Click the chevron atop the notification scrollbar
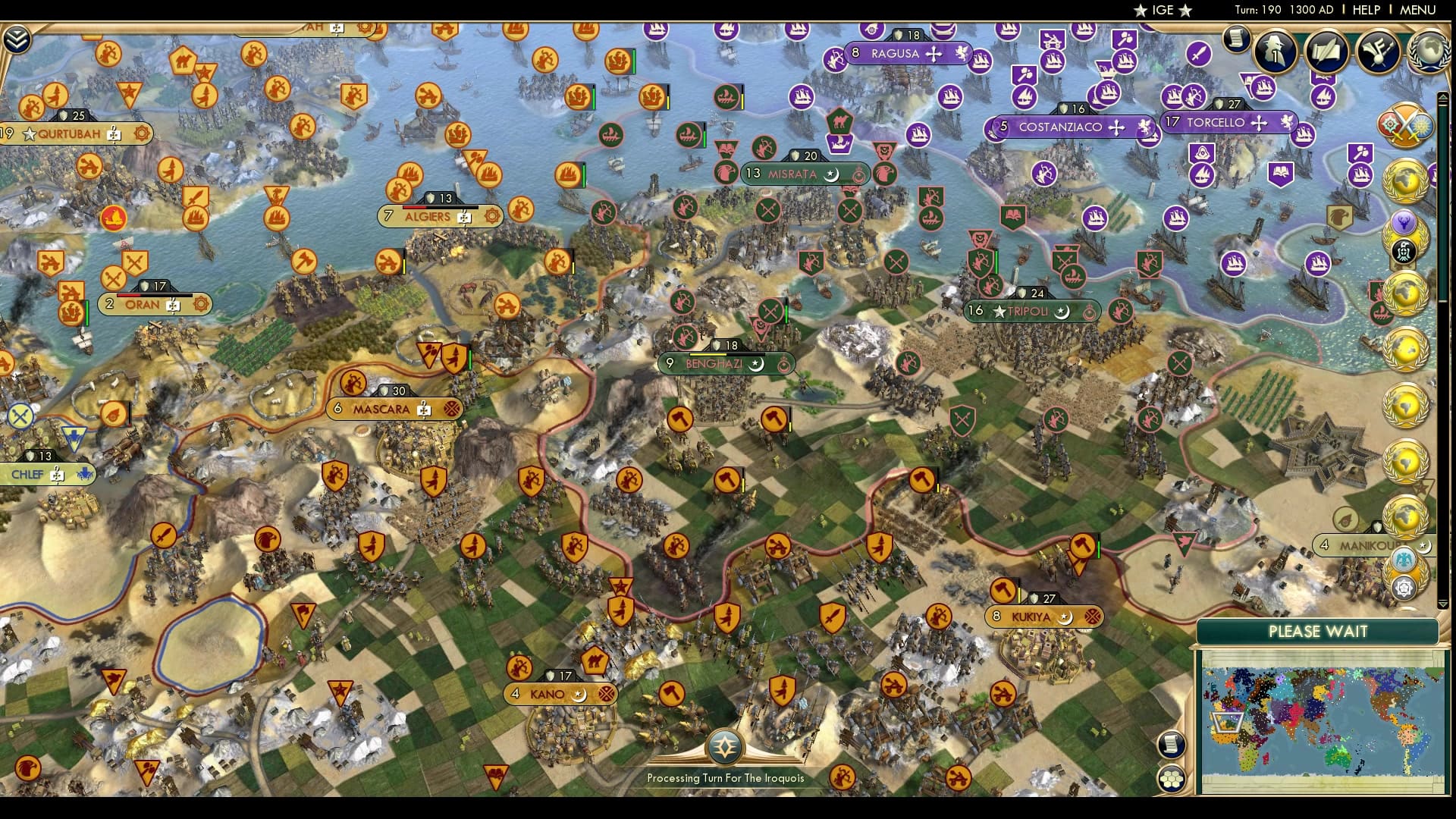Screen dimensions: 1456x819 (x=1443, y=97)
